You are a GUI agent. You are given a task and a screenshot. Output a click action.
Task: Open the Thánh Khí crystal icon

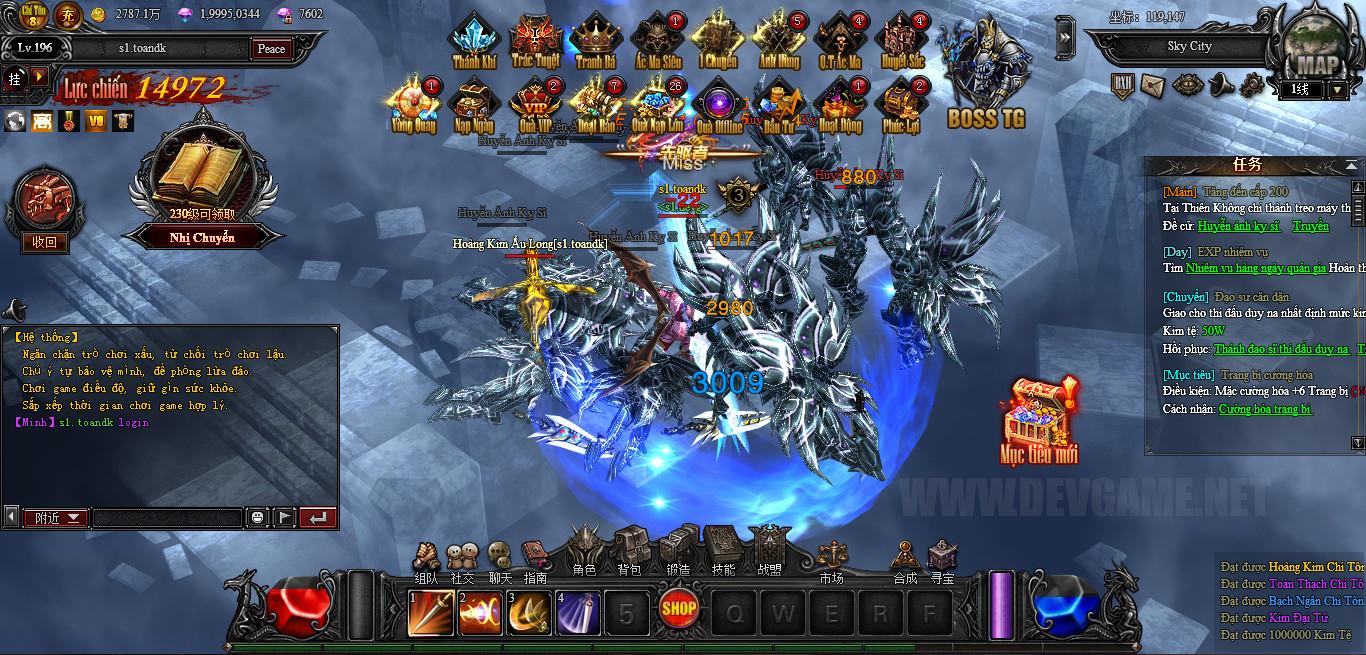[x=474, y=42]
